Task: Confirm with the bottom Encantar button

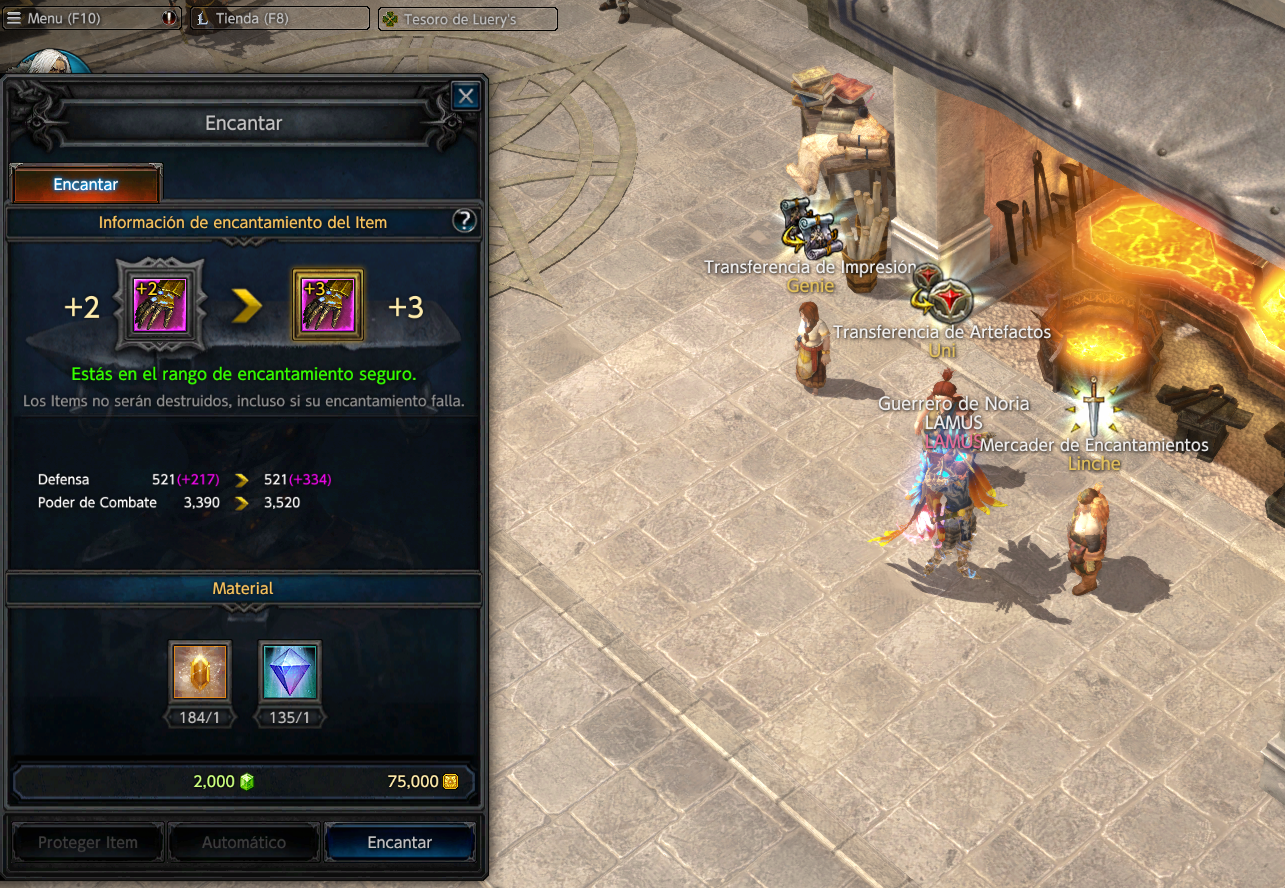Action: click(400, 842)
